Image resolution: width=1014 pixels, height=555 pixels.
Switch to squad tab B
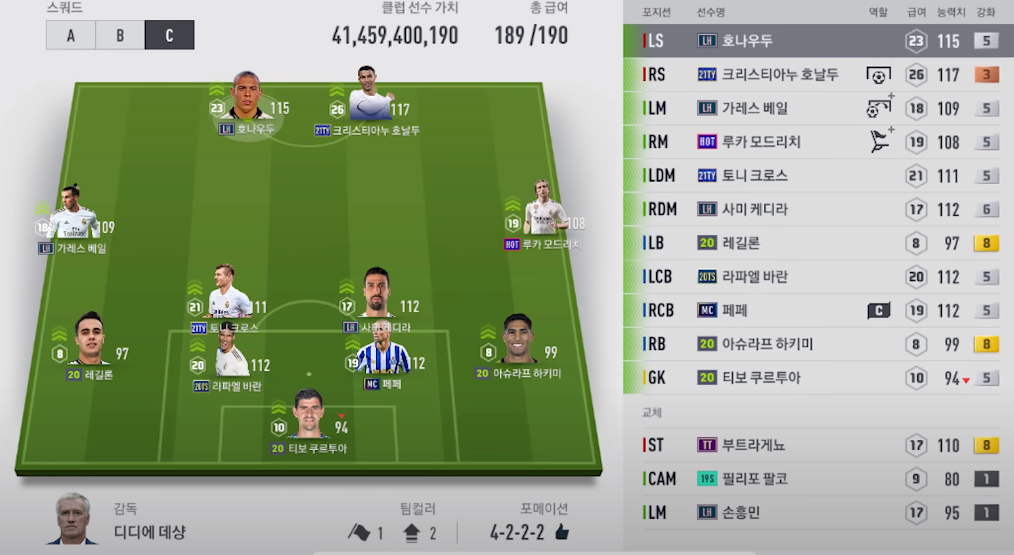120,35
